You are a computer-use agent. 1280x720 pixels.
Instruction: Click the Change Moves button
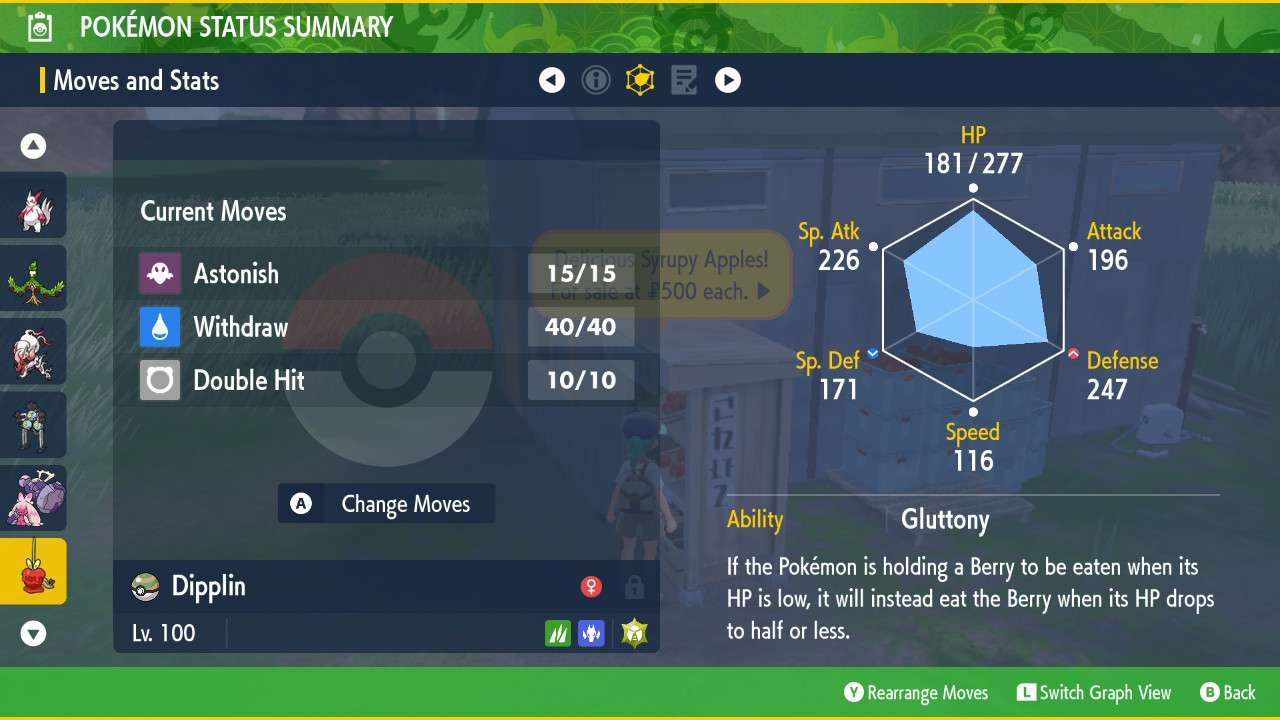click(x=386, y=504)
